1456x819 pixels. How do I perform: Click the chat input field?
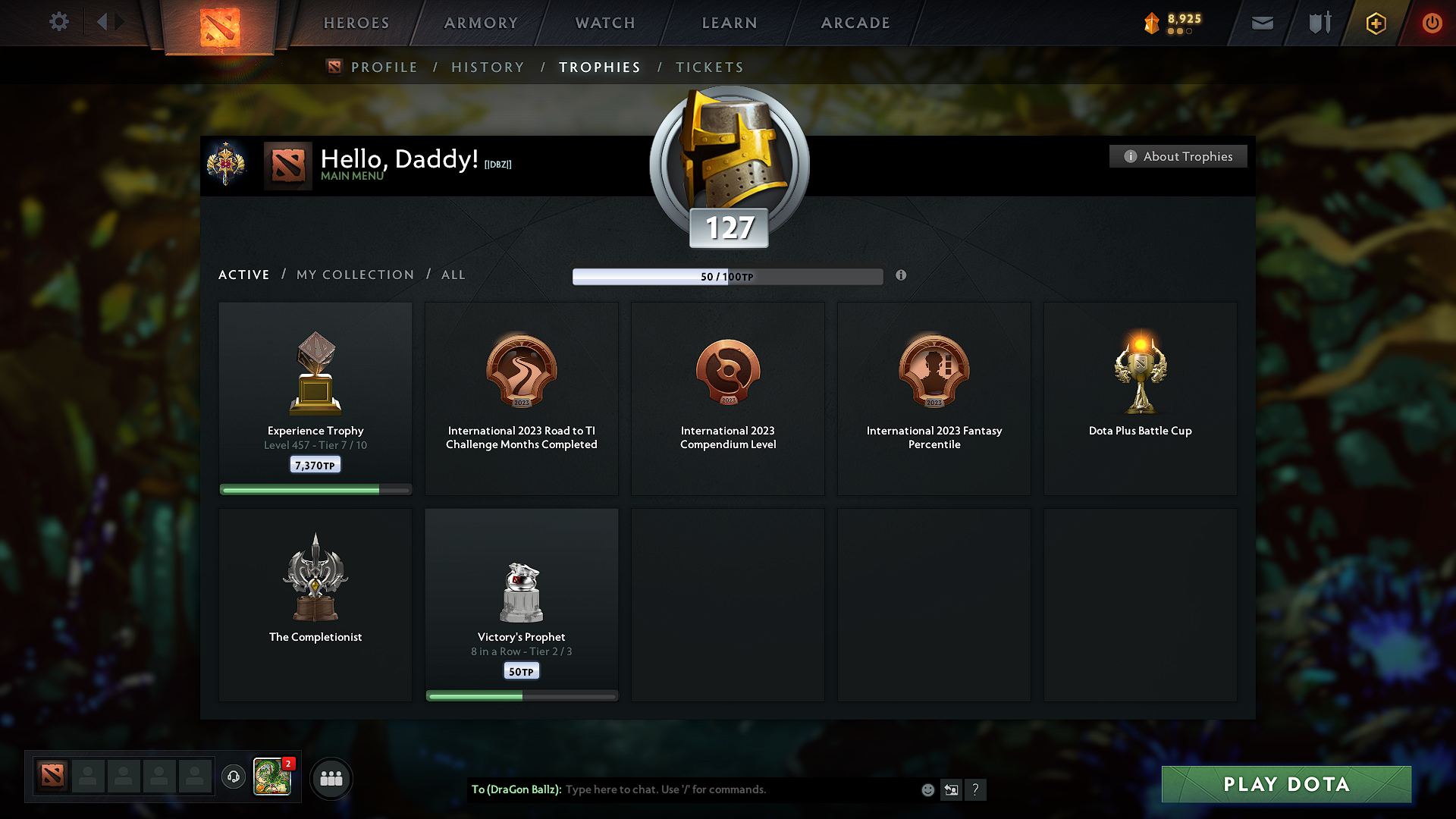coord(720,789)
